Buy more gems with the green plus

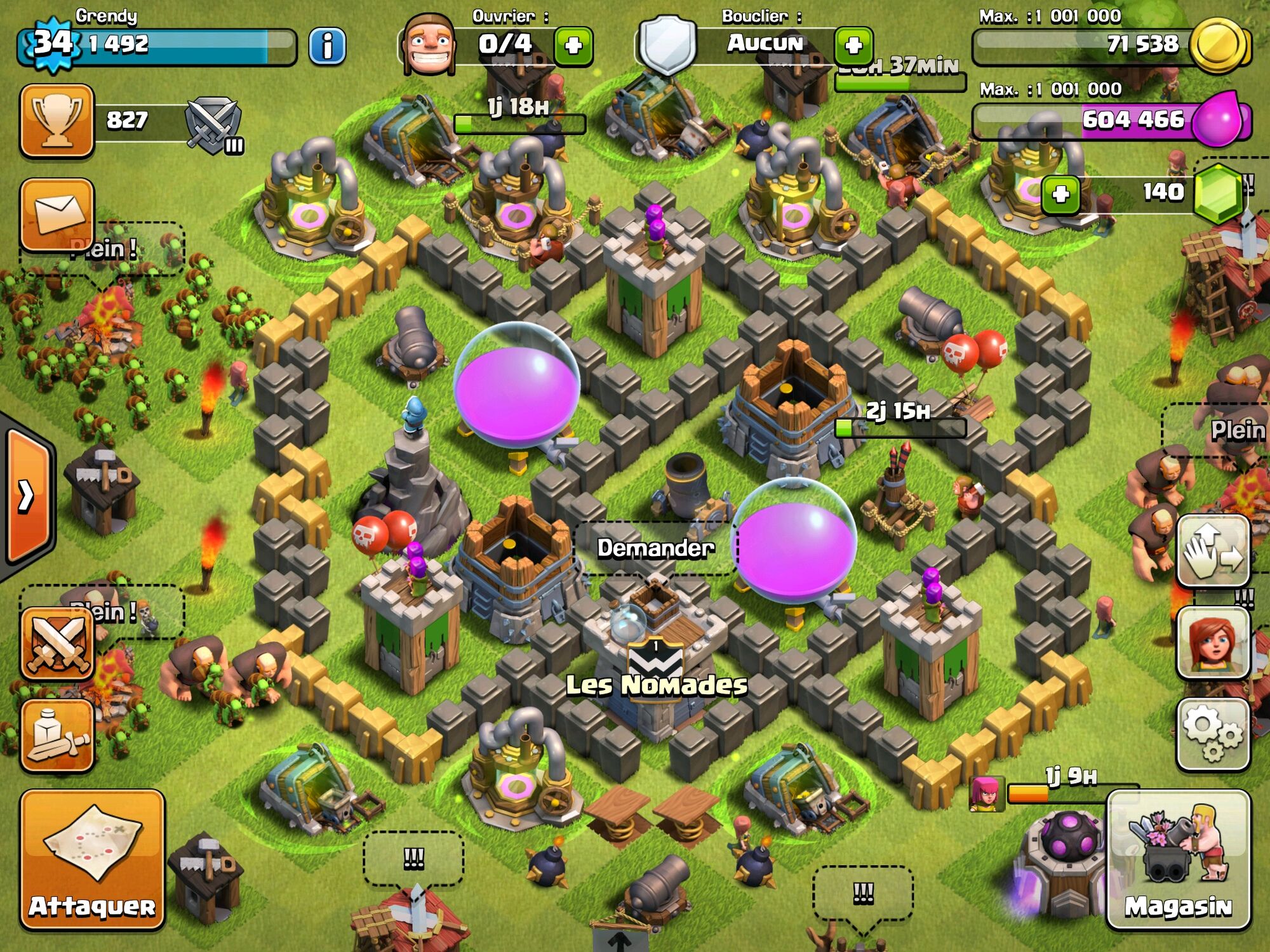click(x=1060, y=194)
